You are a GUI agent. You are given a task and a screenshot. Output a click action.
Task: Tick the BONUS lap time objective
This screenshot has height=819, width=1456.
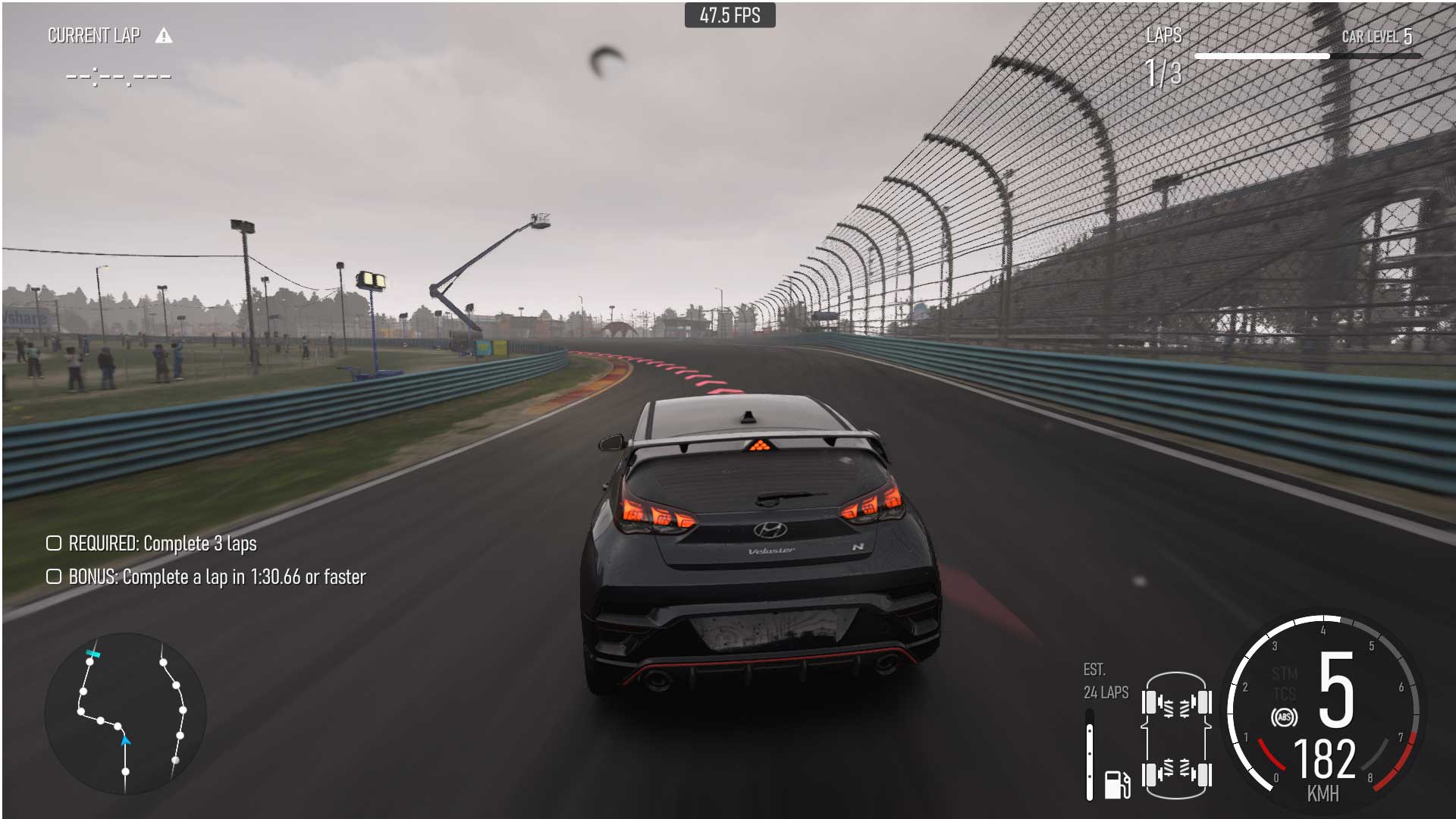click(x=54, y=577)
